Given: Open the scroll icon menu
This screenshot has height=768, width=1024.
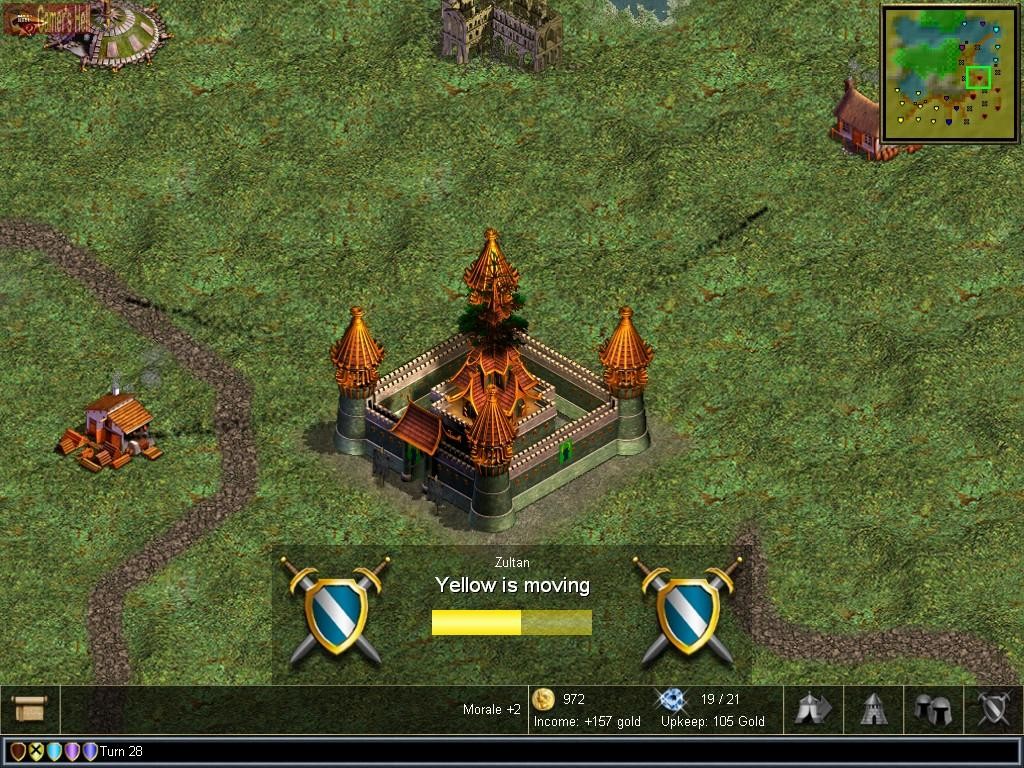Looking at the screenshot, I should click(x=30, y=709).
